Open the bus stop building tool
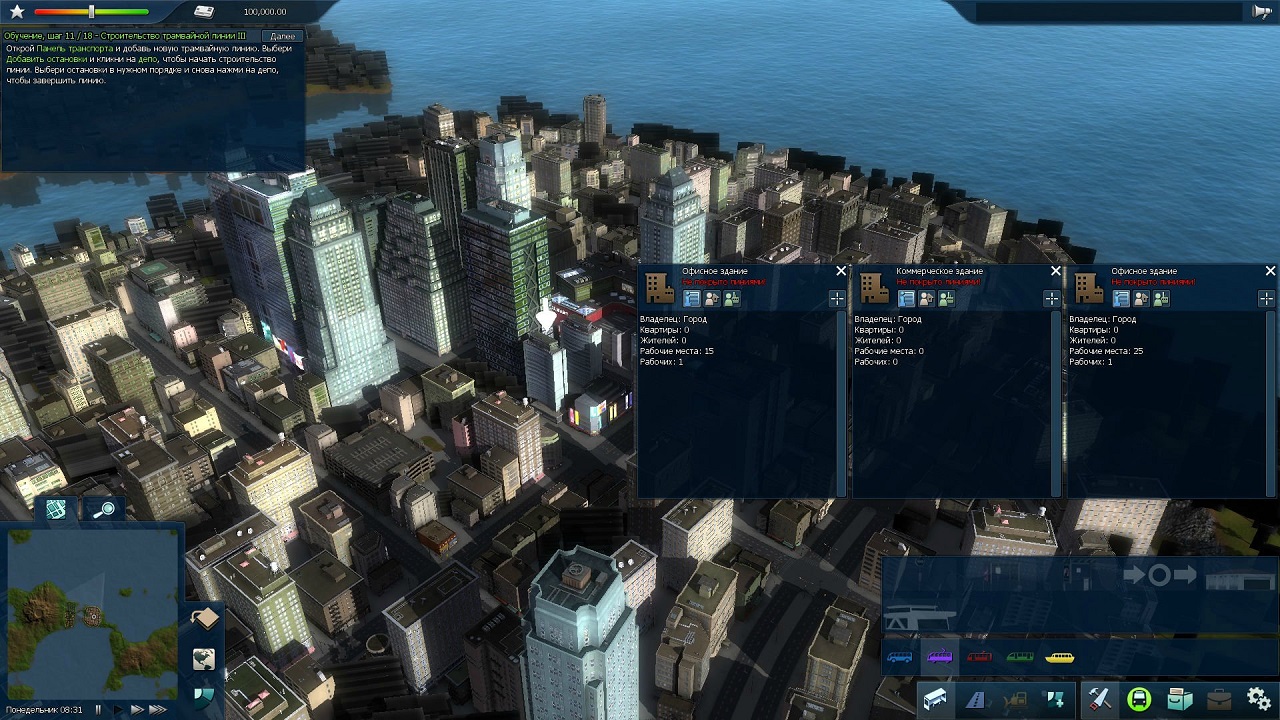 pyautogui.click(x=935, y=699)
